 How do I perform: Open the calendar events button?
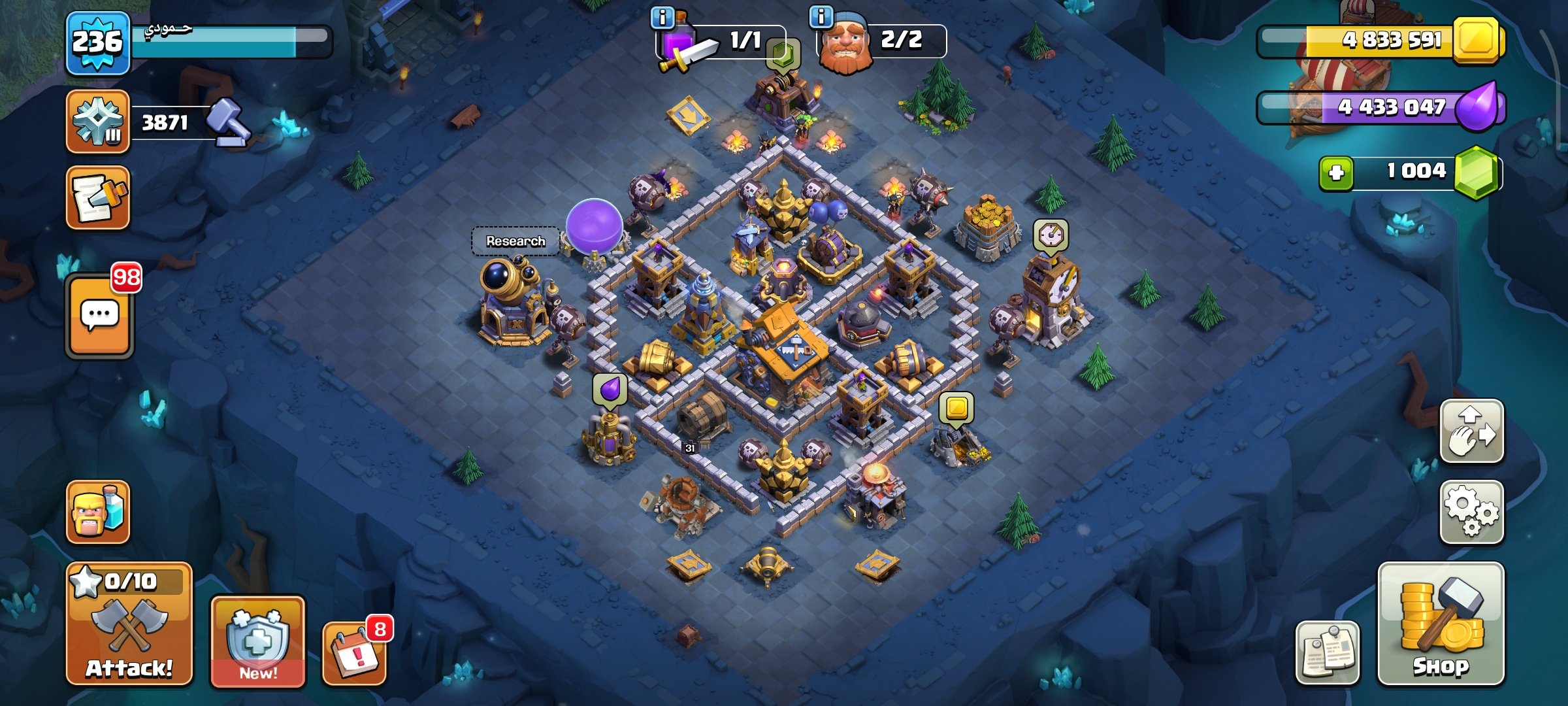click(355, 652)
